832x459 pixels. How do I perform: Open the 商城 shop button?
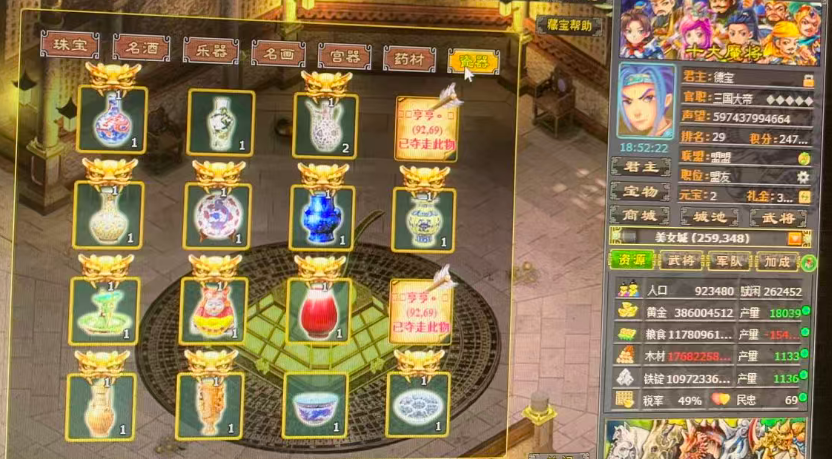[x=640, y=216]
